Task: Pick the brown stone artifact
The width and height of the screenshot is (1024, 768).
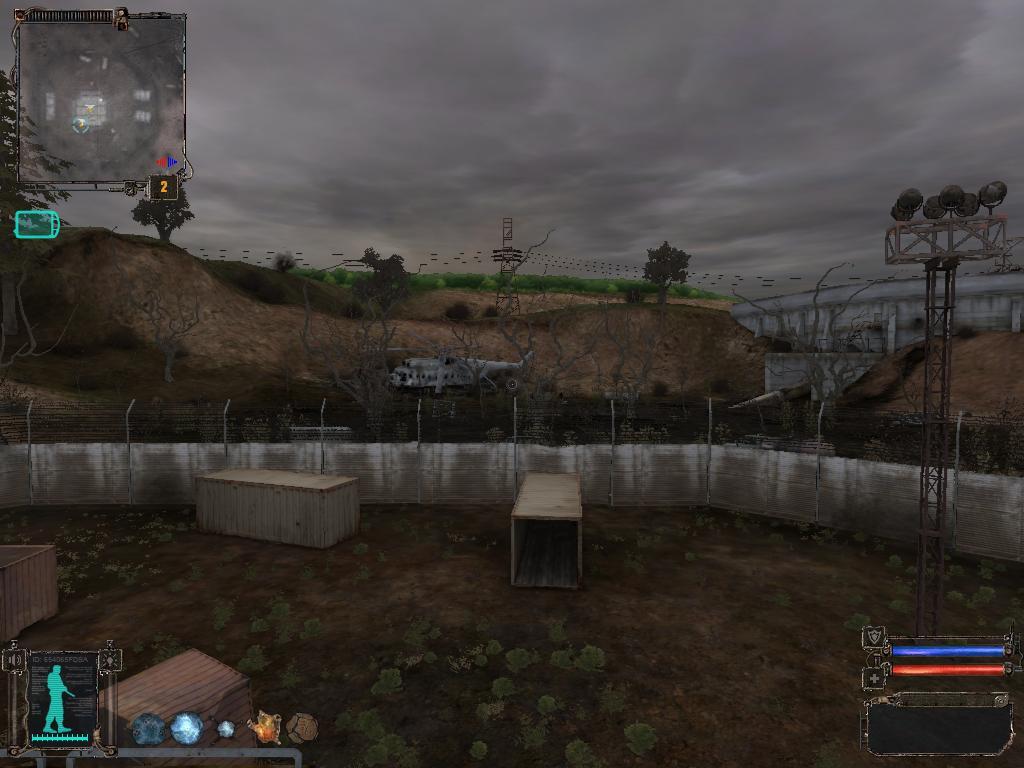Action: (x=302, y=728)
